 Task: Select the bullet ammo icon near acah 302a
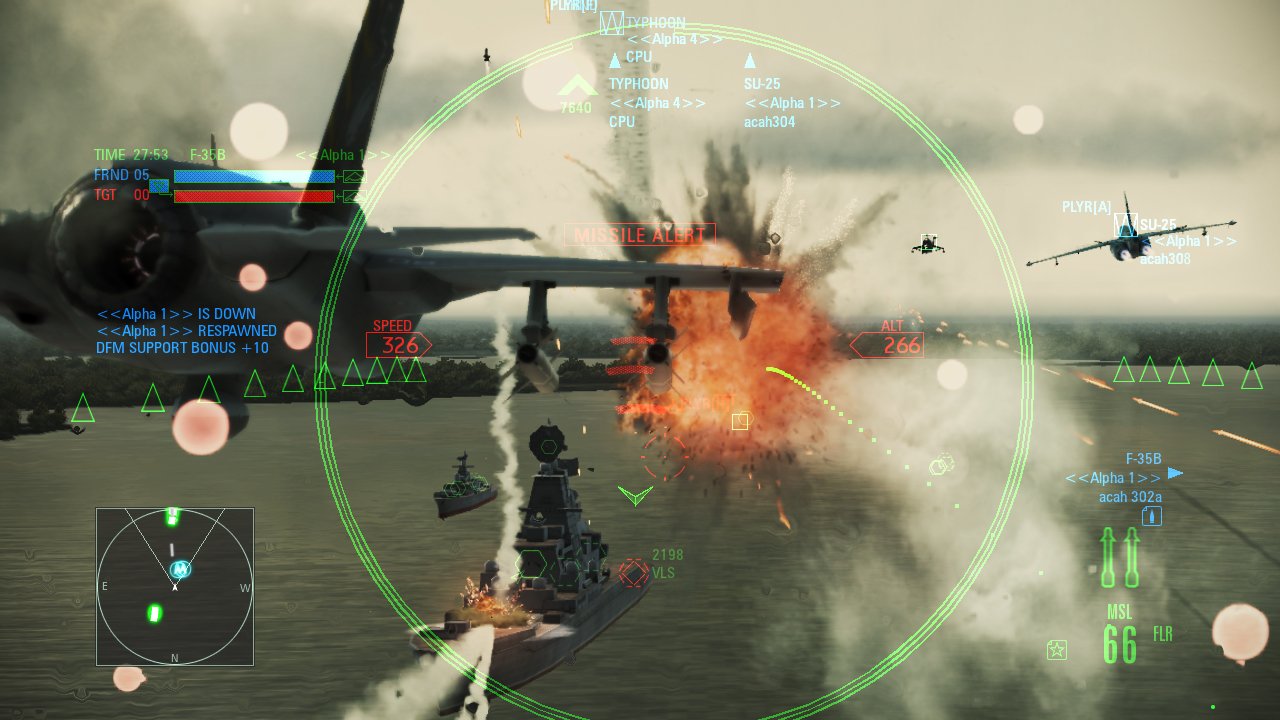click(x=1152, y=515)
